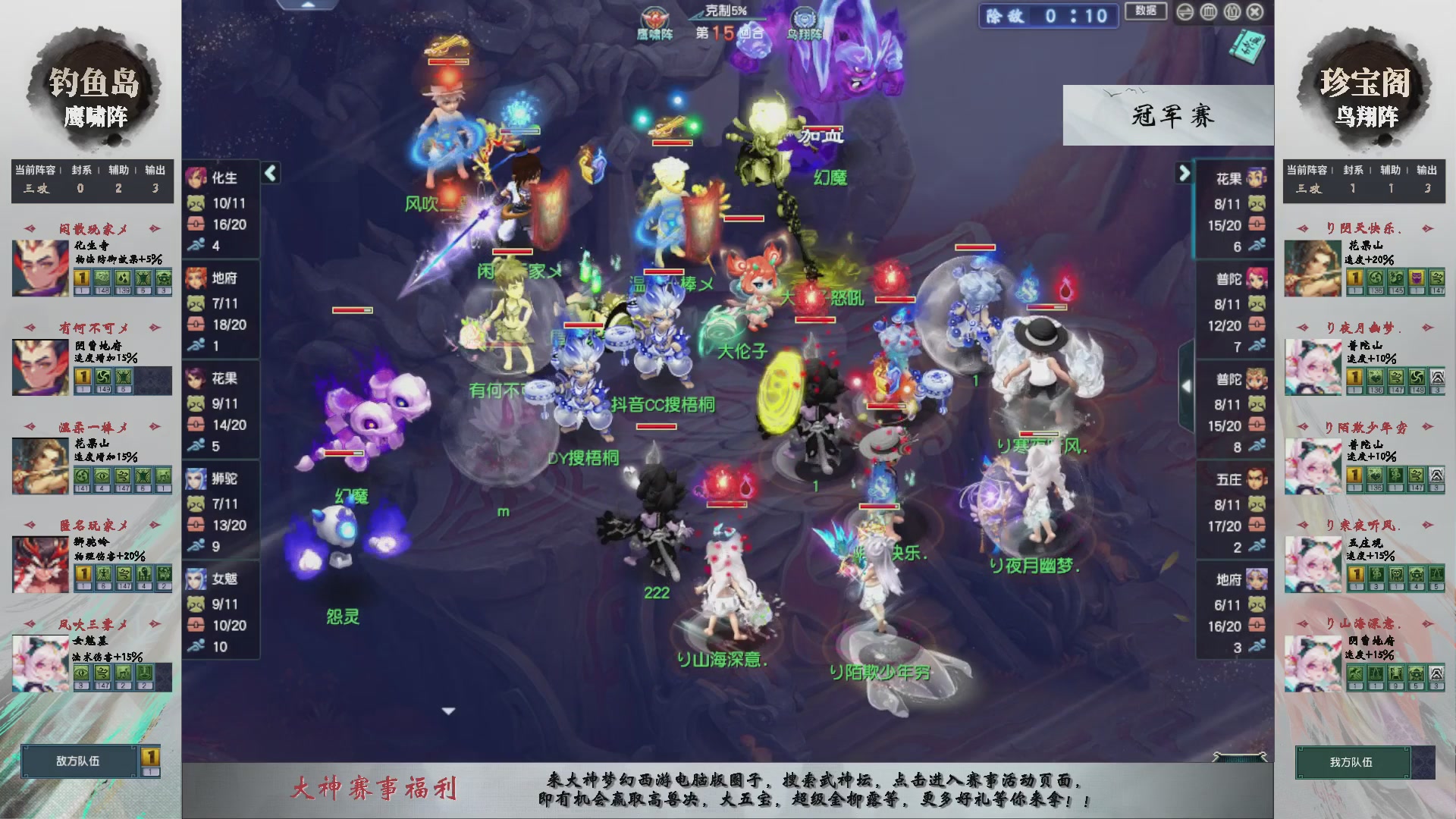Click the down triangle below the left panel
The image size is (1456, 819).
(447, 711)
